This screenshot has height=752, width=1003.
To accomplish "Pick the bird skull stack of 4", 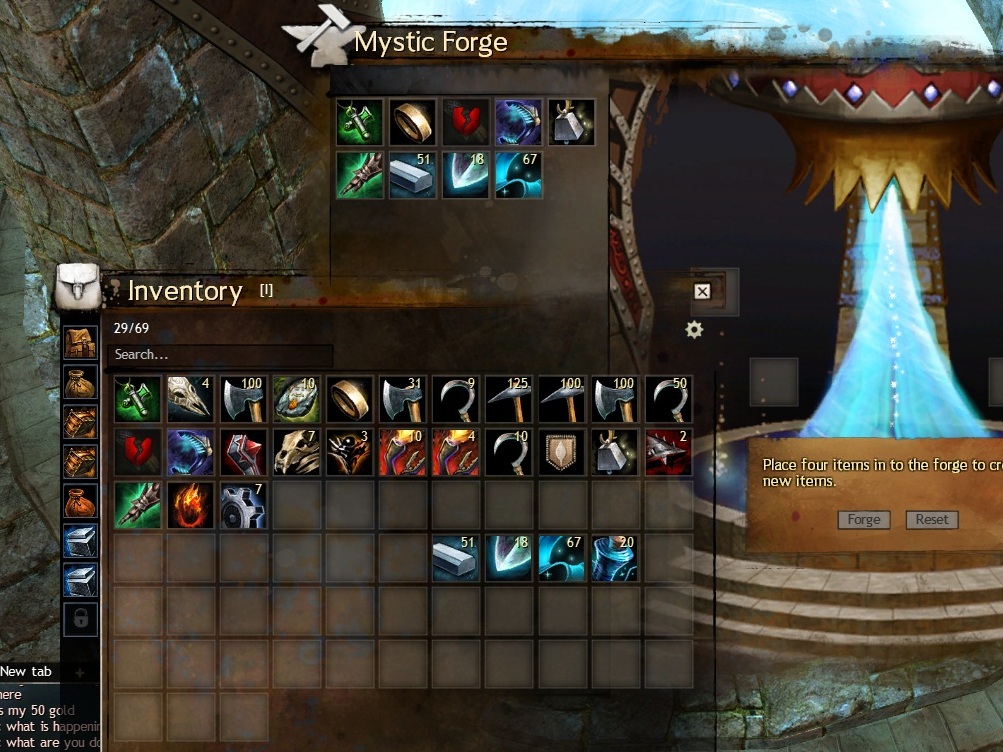I will [190, 398].
